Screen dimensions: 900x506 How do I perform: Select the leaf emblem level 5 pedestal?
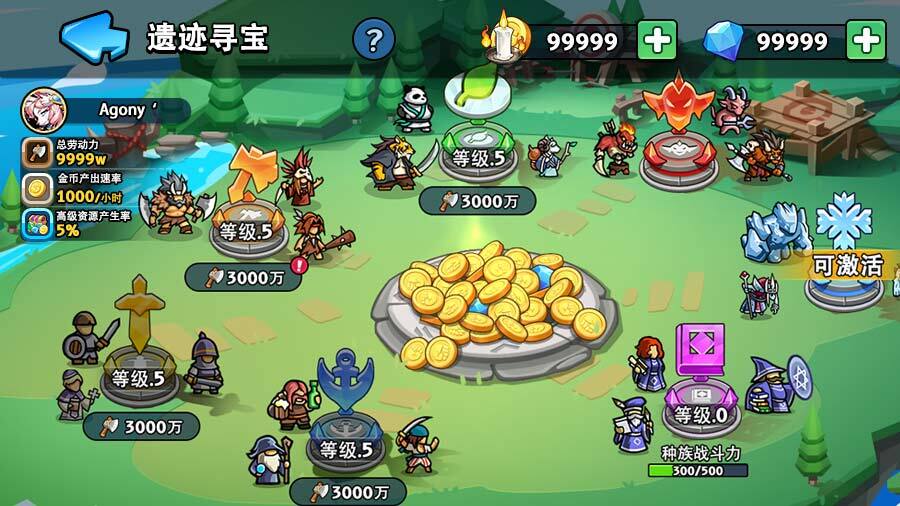[475, 150]
